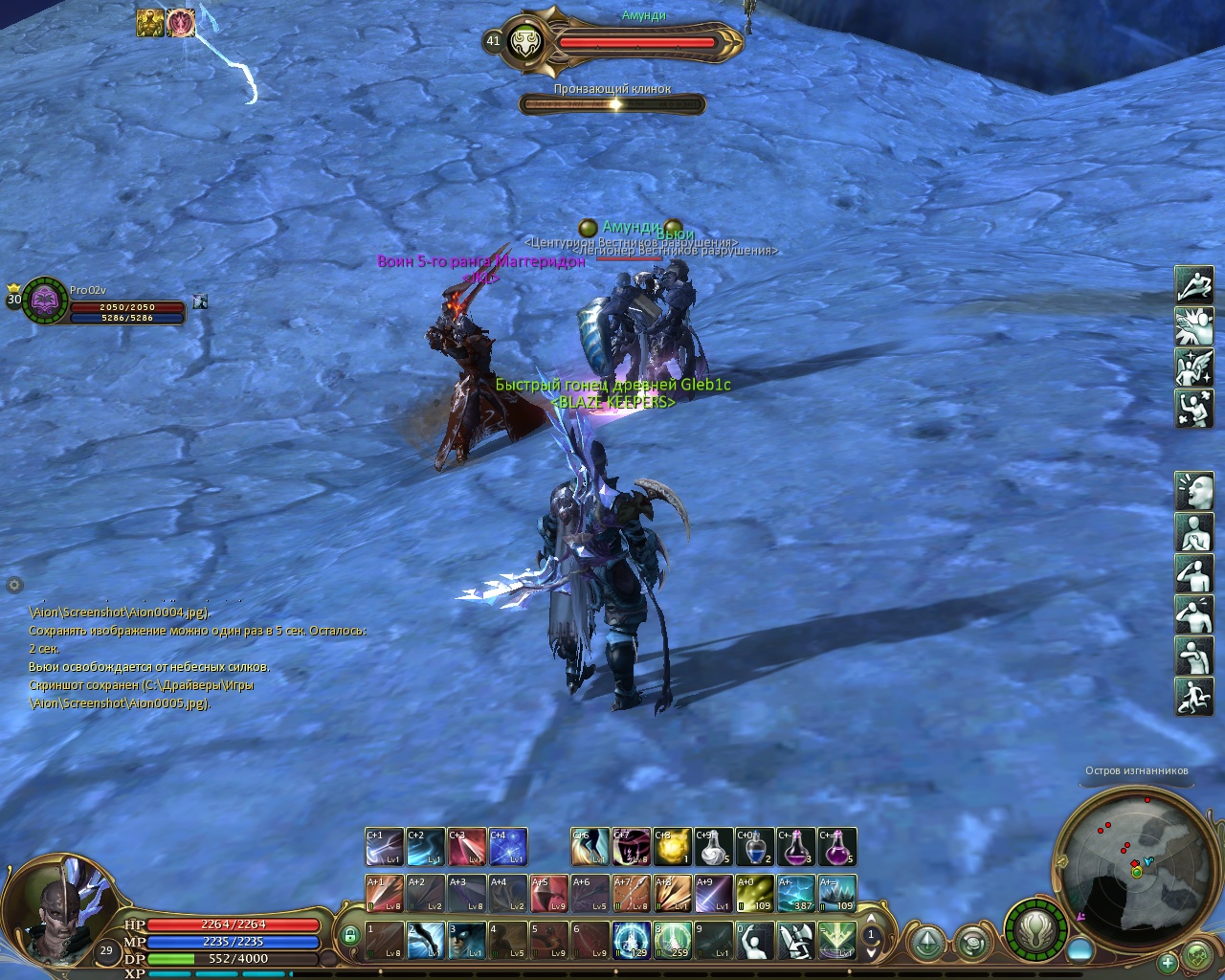Use the green tower skill in slot 8
The image size is (1225, 980).
tap(672, 940)
